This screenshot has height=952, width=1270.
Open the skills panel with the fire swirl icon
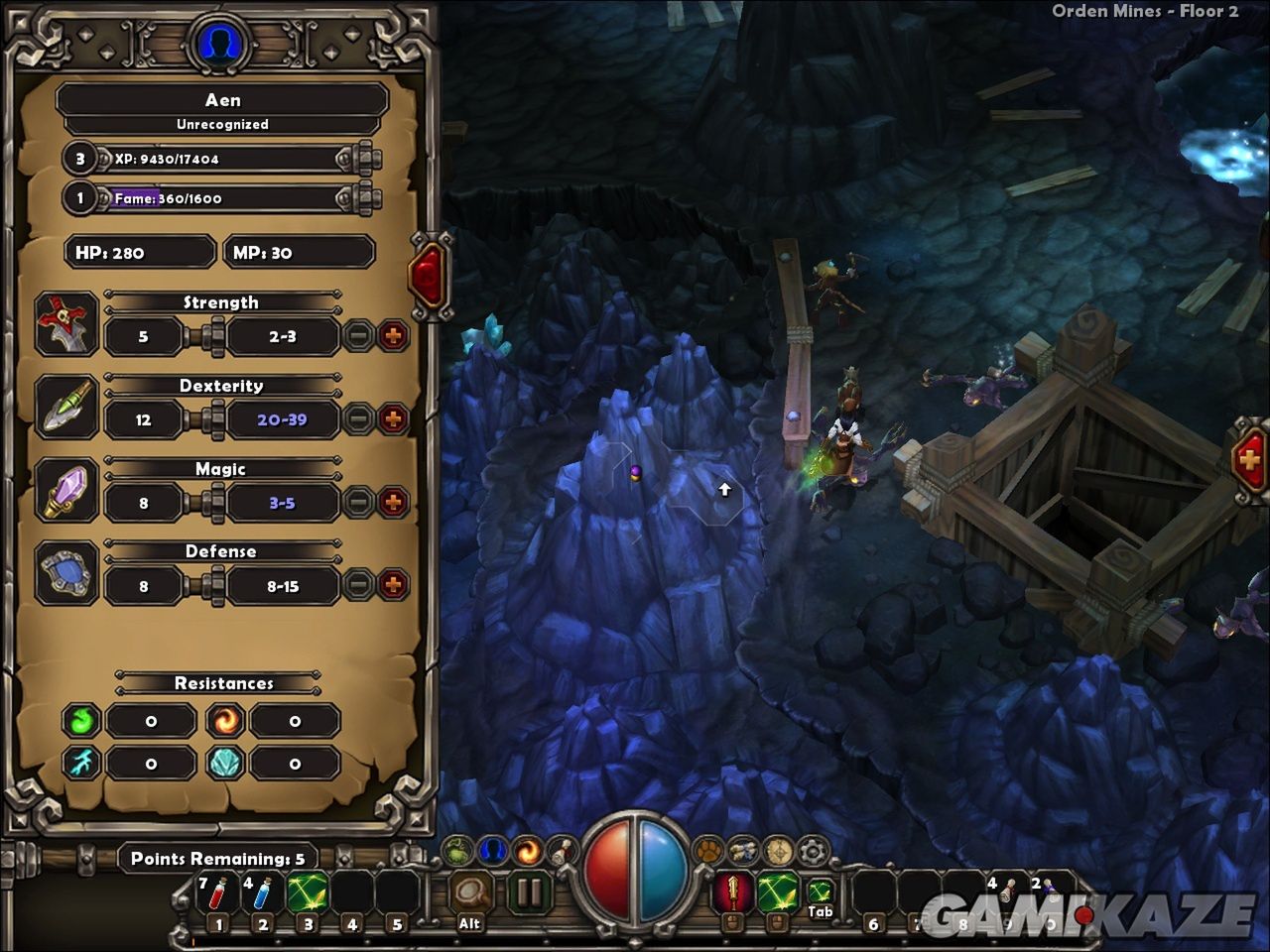(x=528, y=851)
